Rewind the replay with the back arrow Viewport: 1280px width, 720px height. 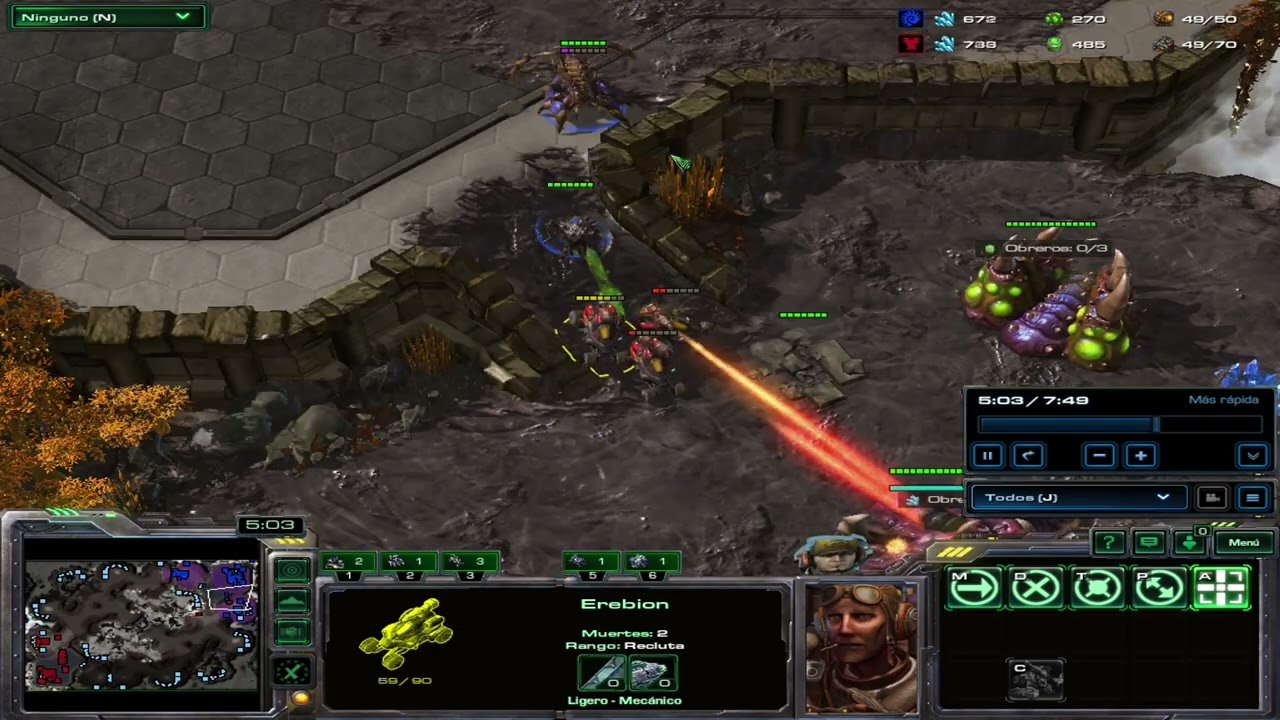(1028, 456)
